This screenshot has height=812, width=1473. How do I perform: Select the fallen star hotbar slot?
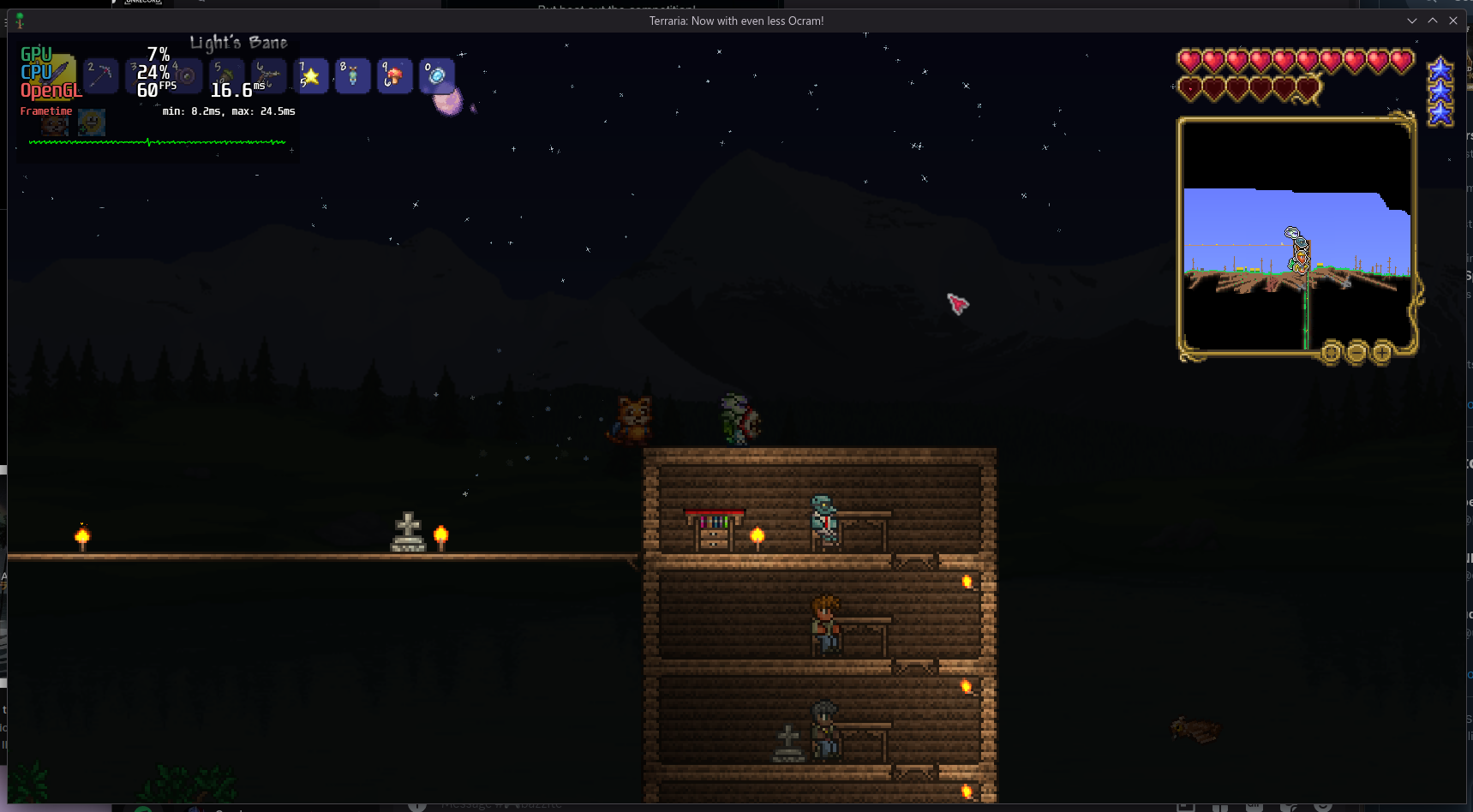[x=311, y=75]
